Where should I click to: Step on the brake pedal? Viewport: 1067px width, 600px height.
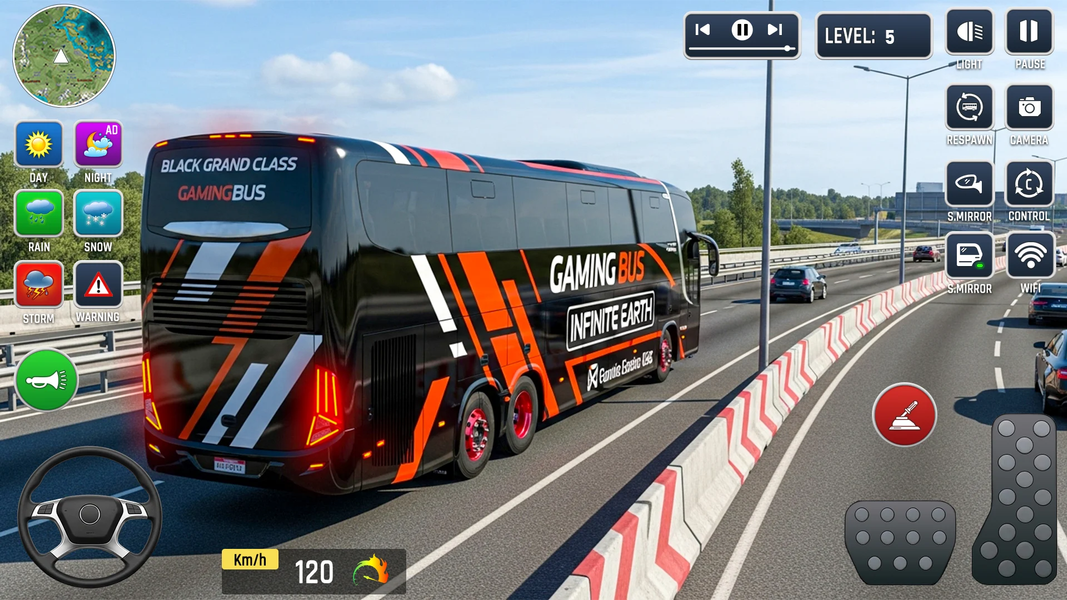[x=899, y=541]
